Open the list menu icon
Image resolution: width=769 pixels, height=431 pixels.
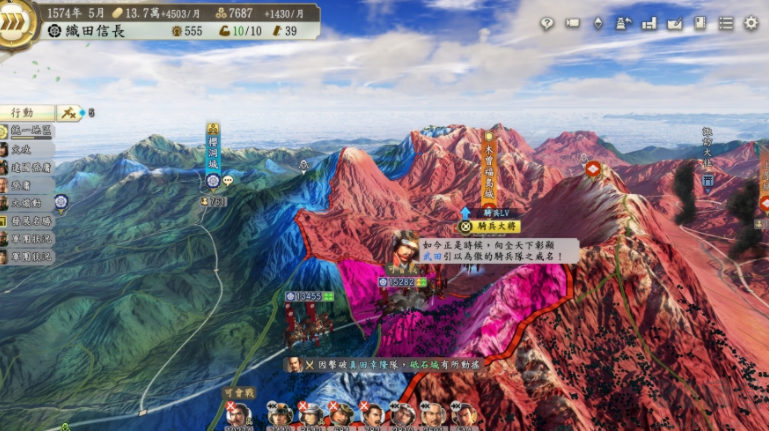point(725,23)
